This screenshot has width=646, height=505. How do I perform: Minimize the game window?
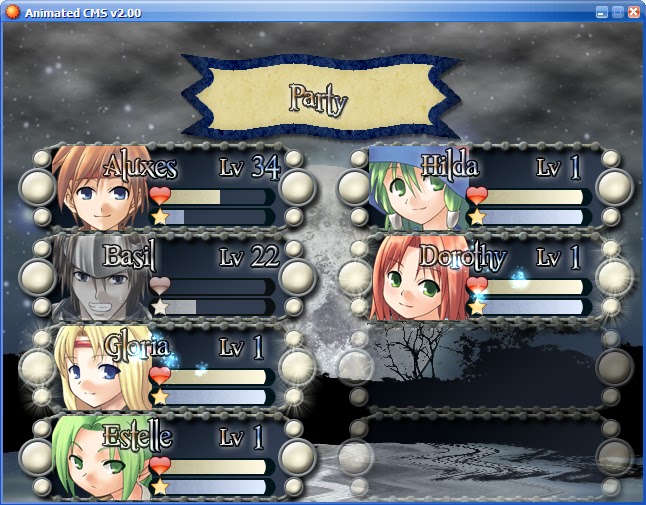click(x=602, y=12)
